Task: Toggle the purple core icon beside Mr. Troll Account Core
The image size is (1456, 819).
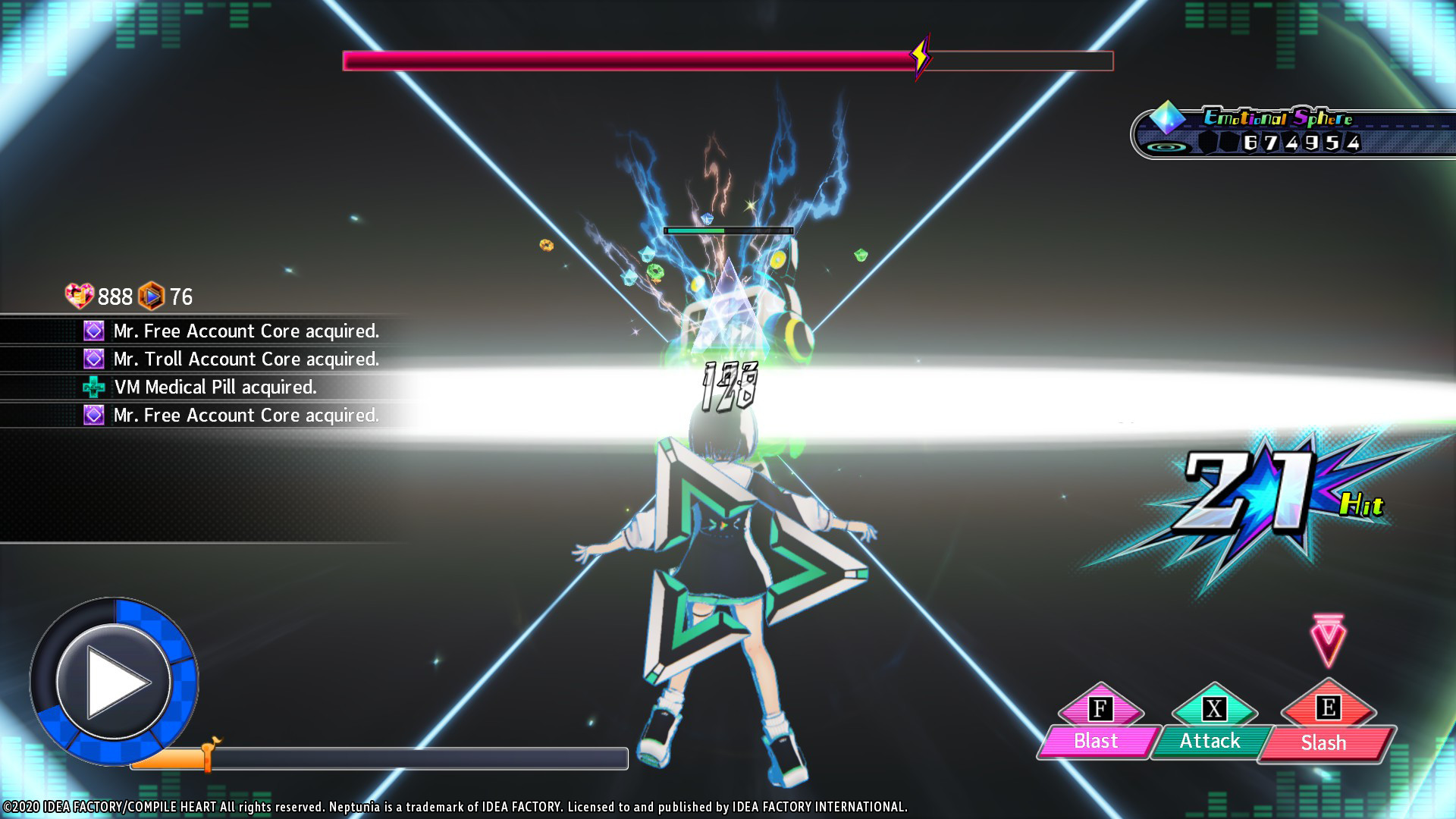Action: (93, 359)
